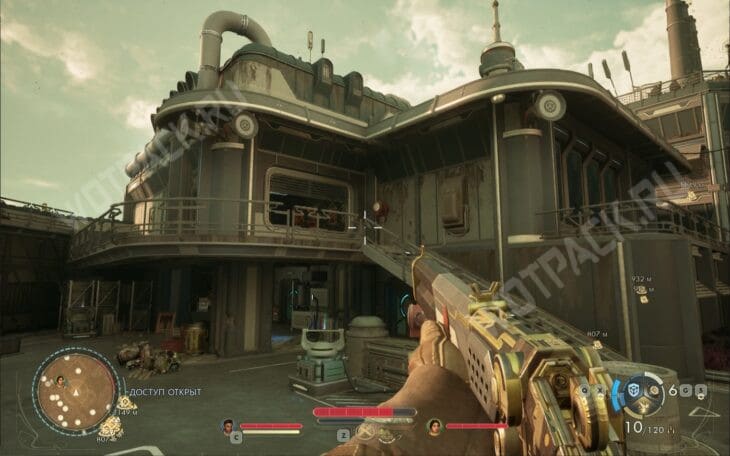Image resolution: width=730 pixels, height=456 pixels.
Task: Click the objective icon labeled 149 m
Action: pos(126,402)
